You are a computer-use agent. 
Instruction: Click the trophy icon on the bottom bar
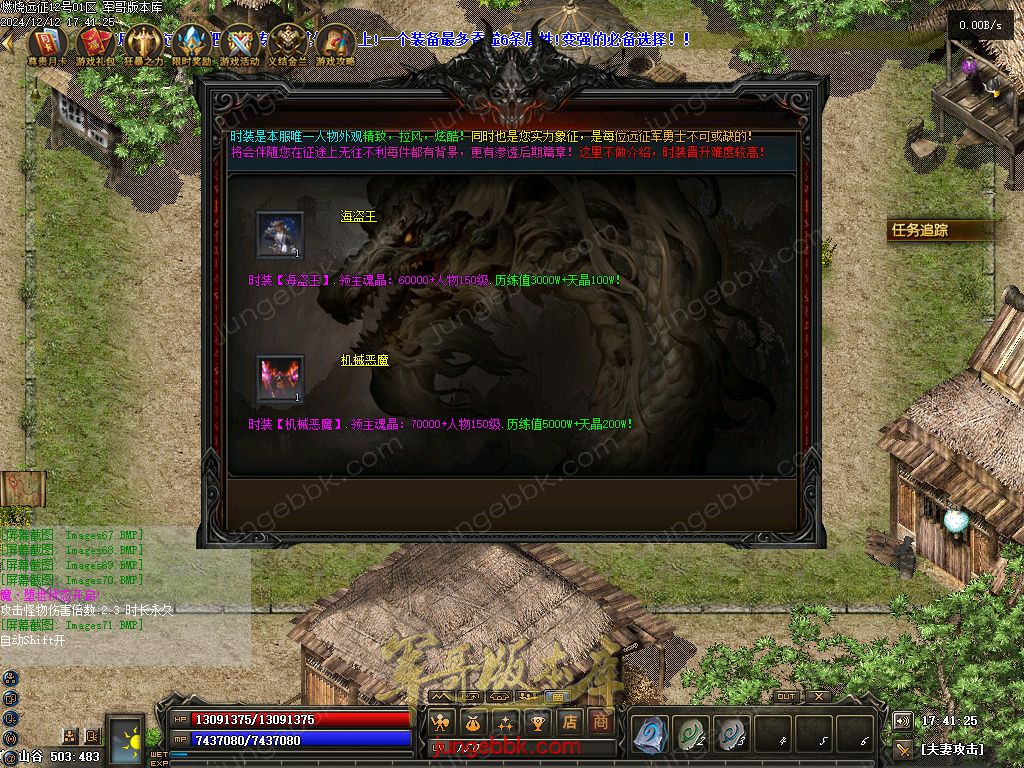click(537, 721)
